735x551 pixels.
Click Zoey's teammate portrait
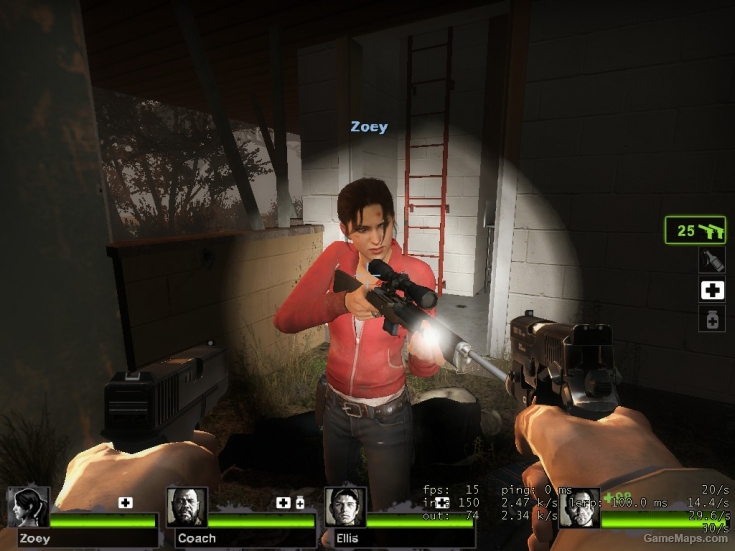(28, 507)
